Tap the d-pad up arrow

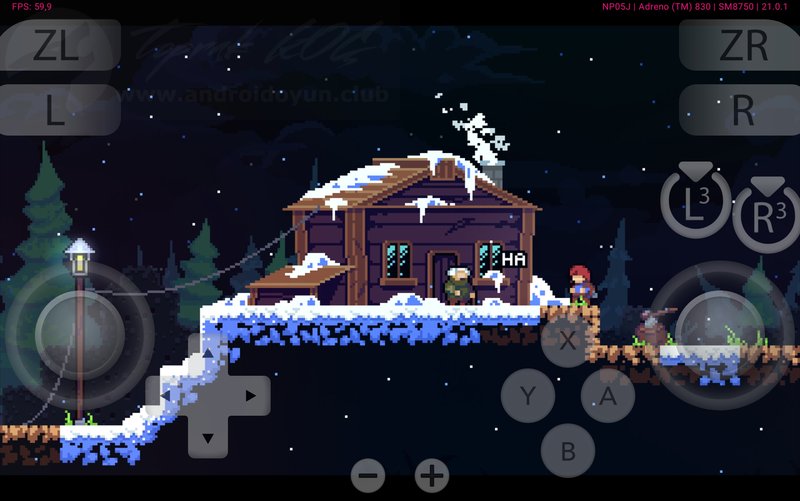[x=207, y=354]
